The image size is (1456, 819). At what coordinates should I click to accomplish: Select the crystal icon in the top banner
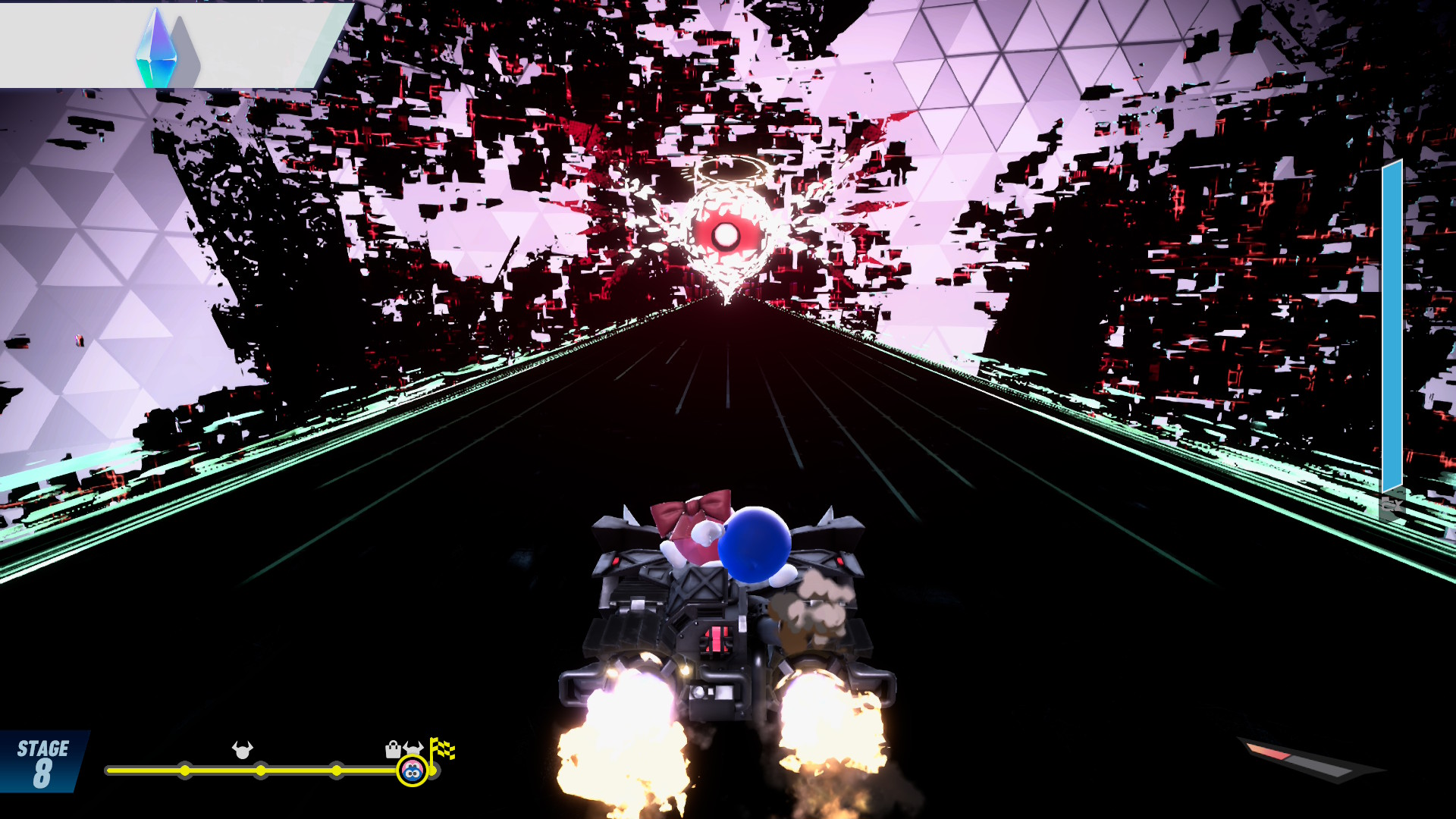tap(157, 48)
